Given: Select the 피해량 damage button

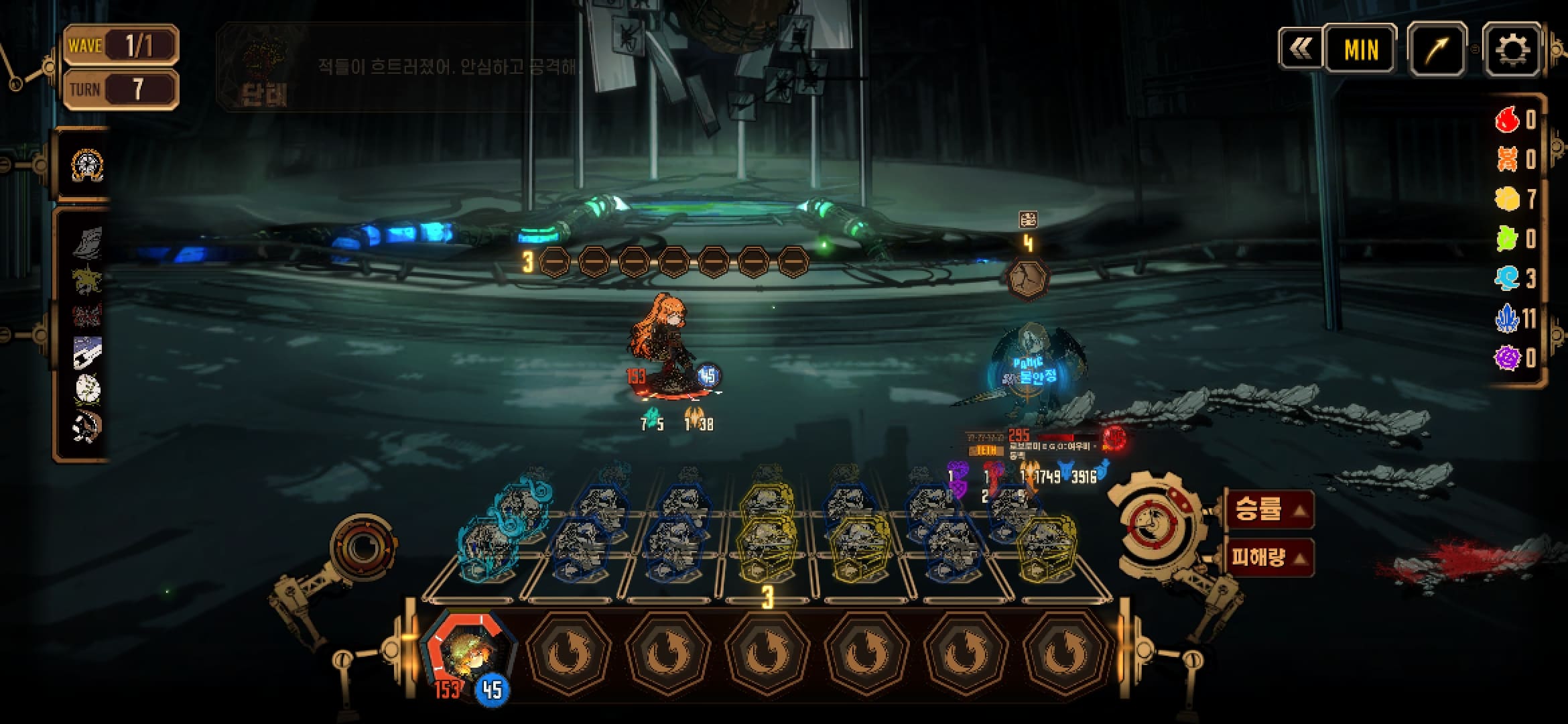Looking at the screenshot, I should (1269, 556).
